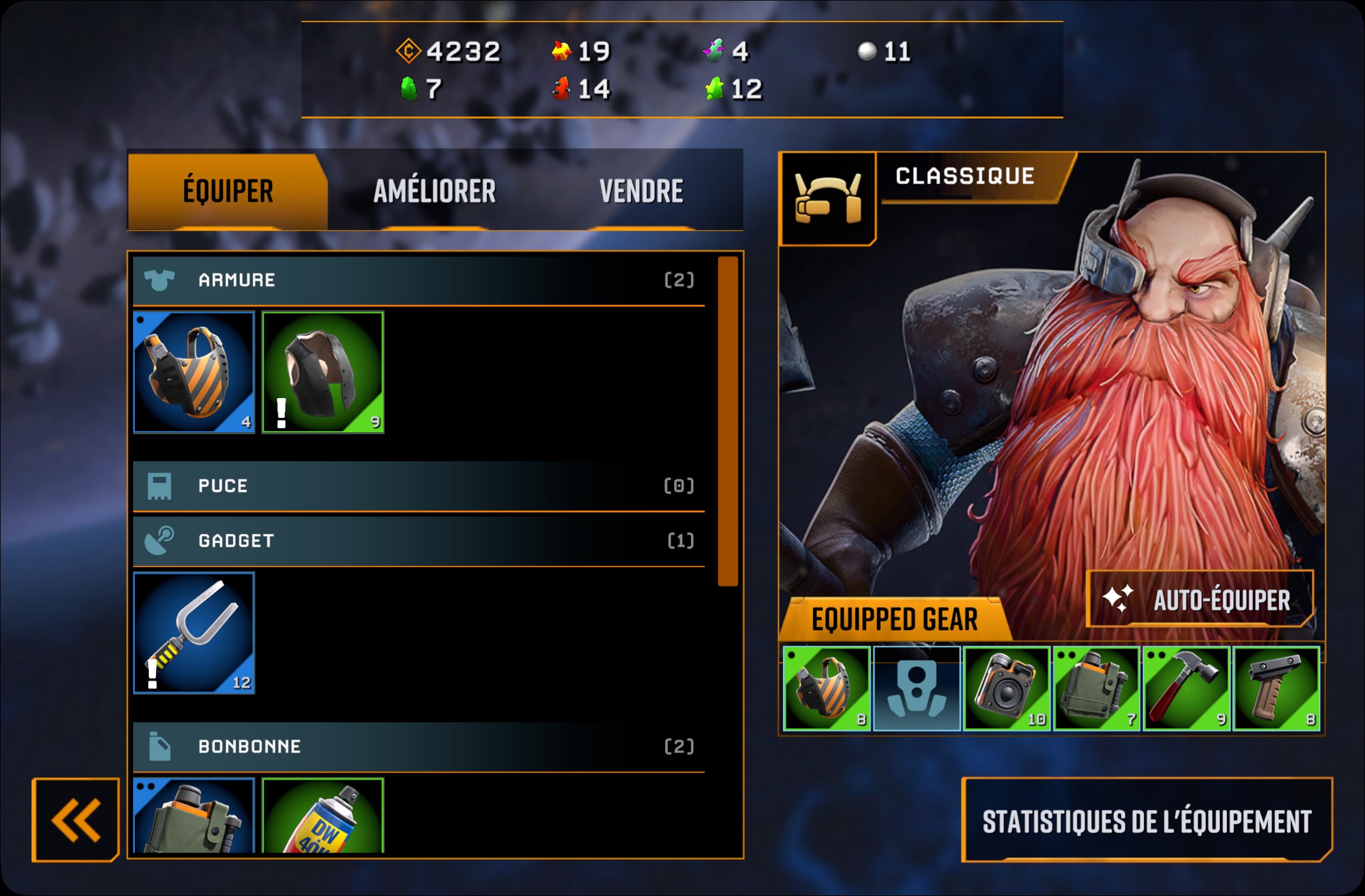Select the equipped speaker gadget slot
The width and height of the screenshot is (1365, 896).
click(1007, 688)
